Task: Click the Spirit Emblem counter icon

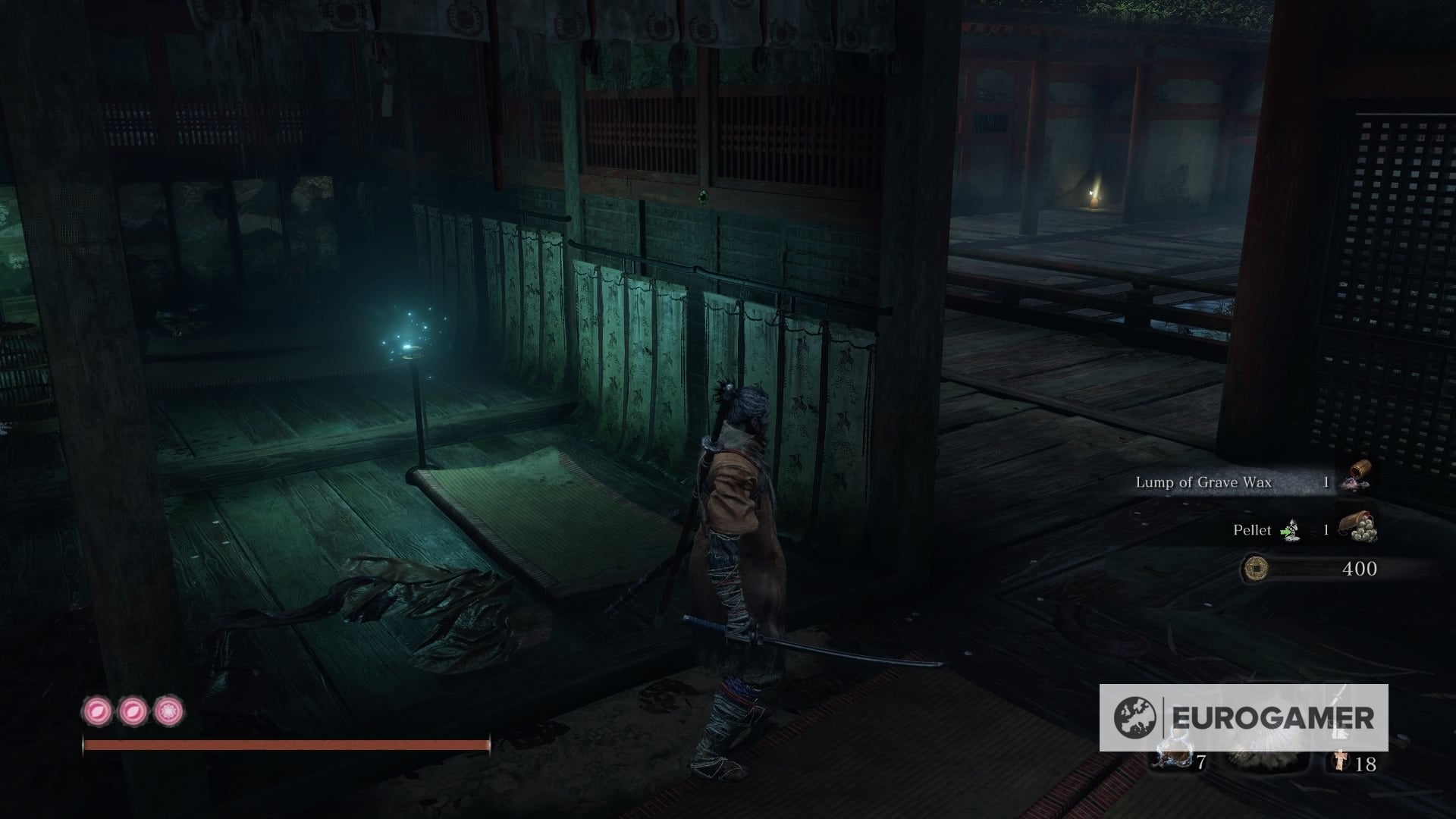Action: coord(1341,761)
